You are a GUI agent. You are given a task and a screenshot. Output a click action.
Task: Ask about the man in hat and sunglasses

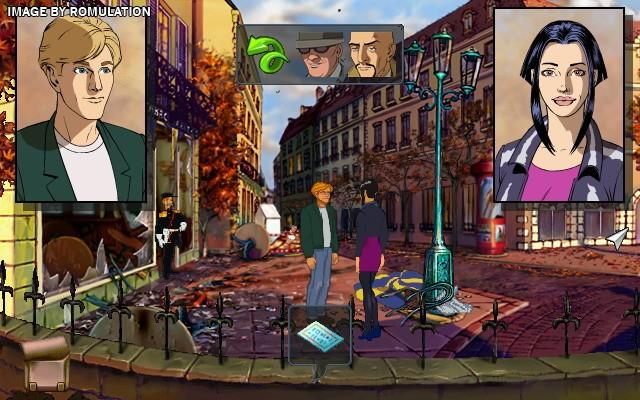pos(318,55)
